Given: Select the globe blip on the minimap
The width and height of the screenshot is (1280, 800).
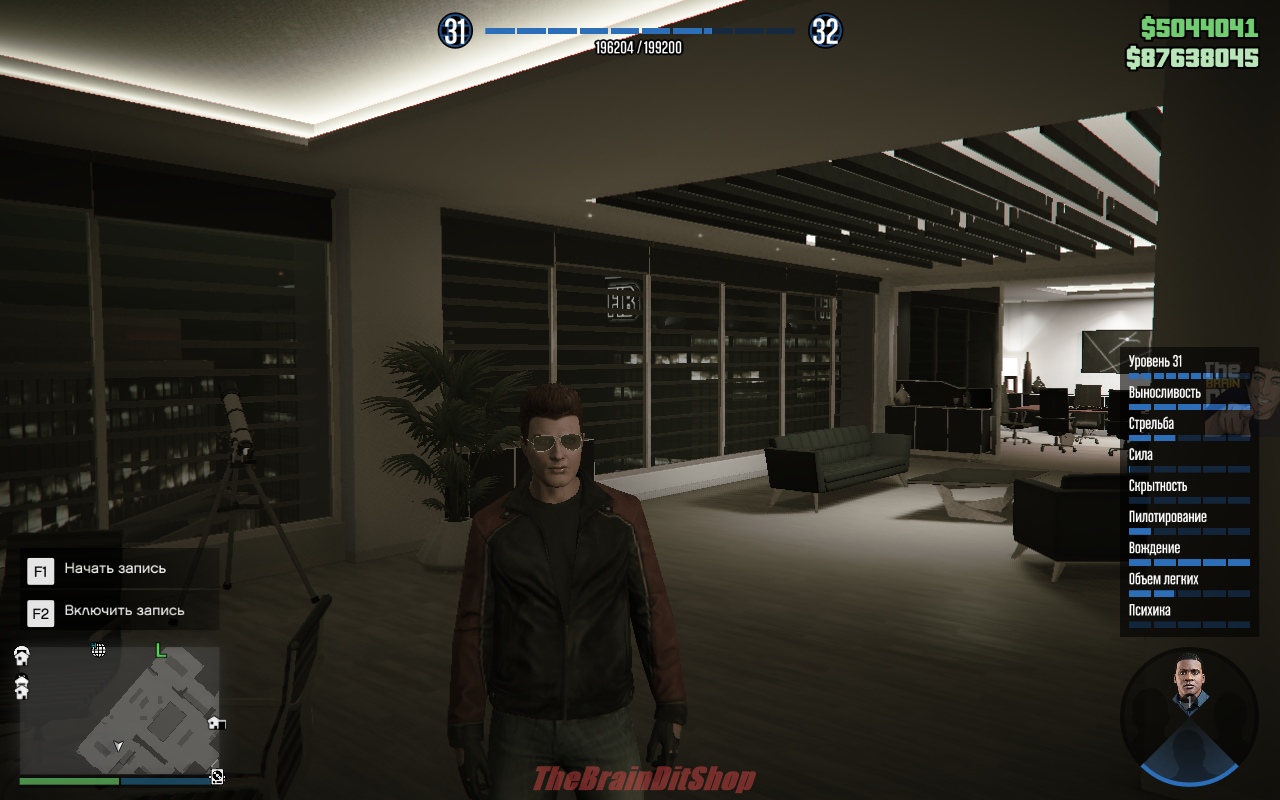Looking at the screenshot, I should pyautogui.click(x=99, y=650).
